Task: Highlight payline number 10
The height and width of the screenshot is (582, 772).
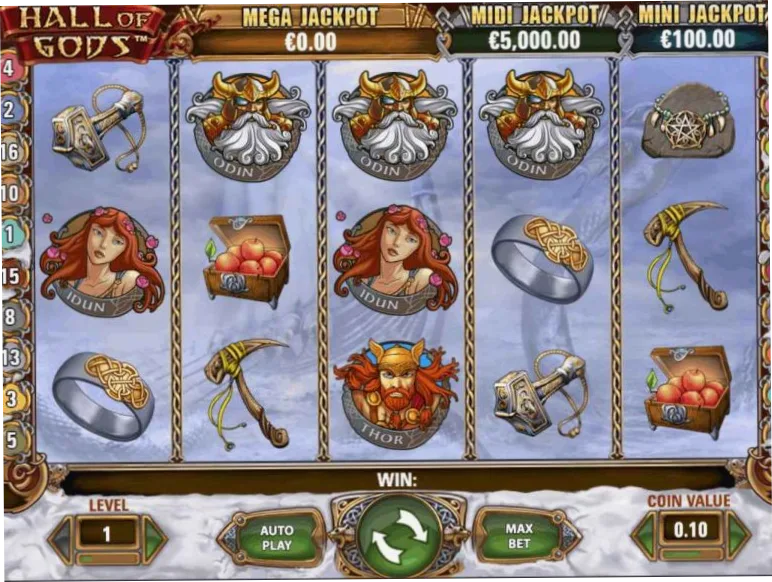Action: pyautogui.click(x=10, y=193)
